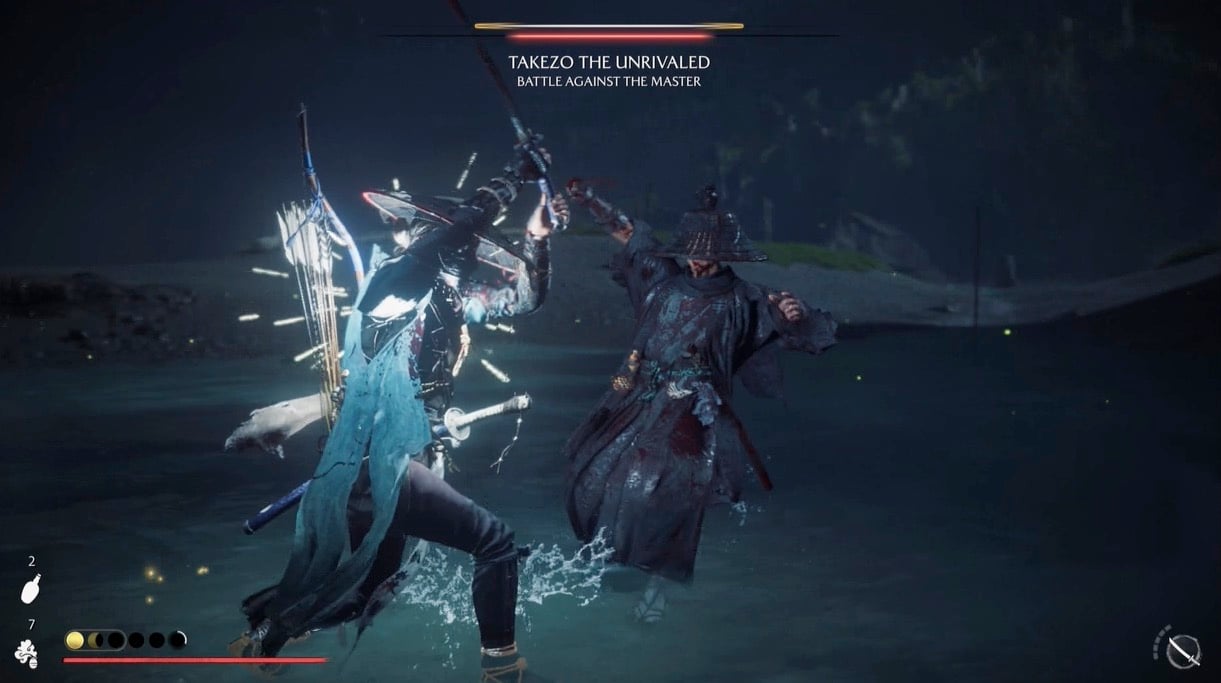Use the swirling smoke charm icon
Image resolution: width=1221 pixels, height=683 pixels.
pyautogui.click(x=27, y=653)
